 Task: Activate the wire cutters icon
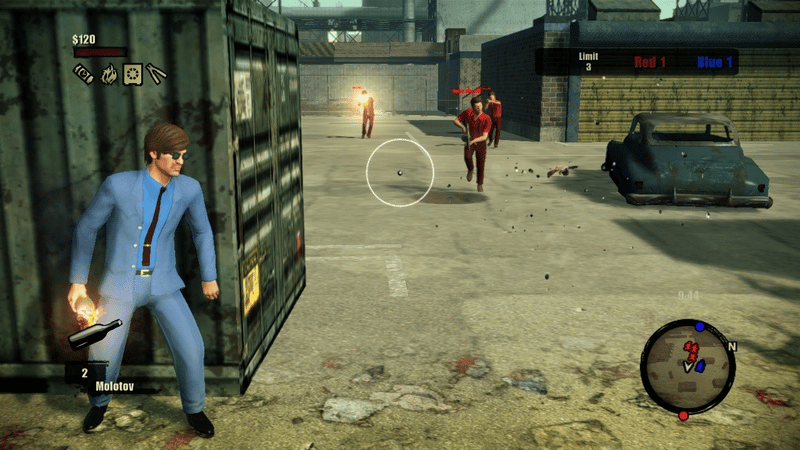(x=157, y=73)
